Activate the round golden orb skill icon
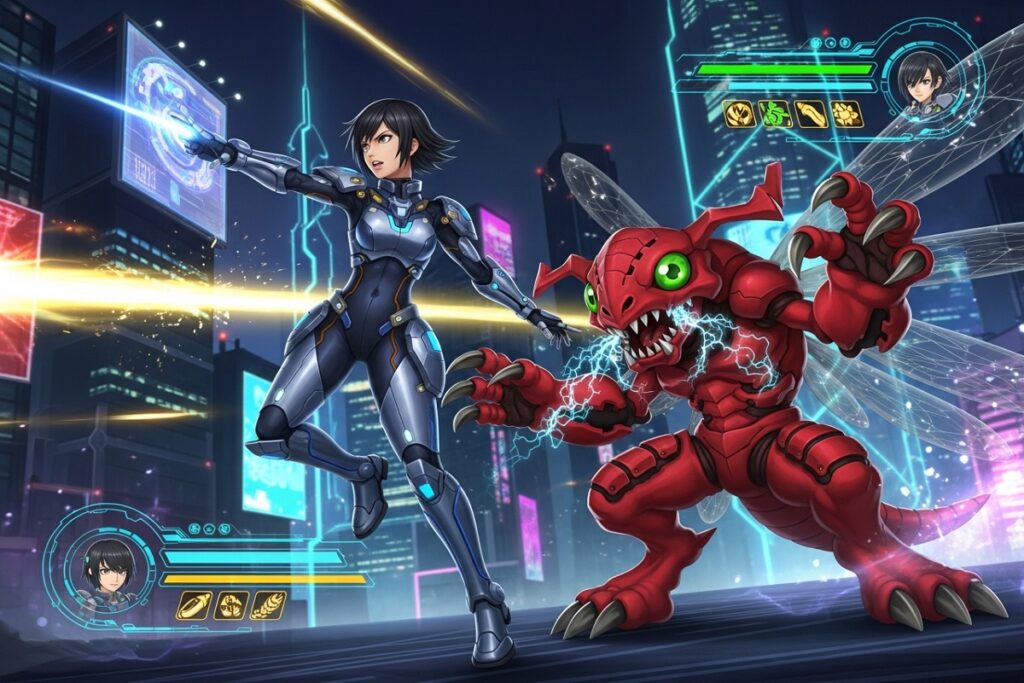 click(231, 606)
